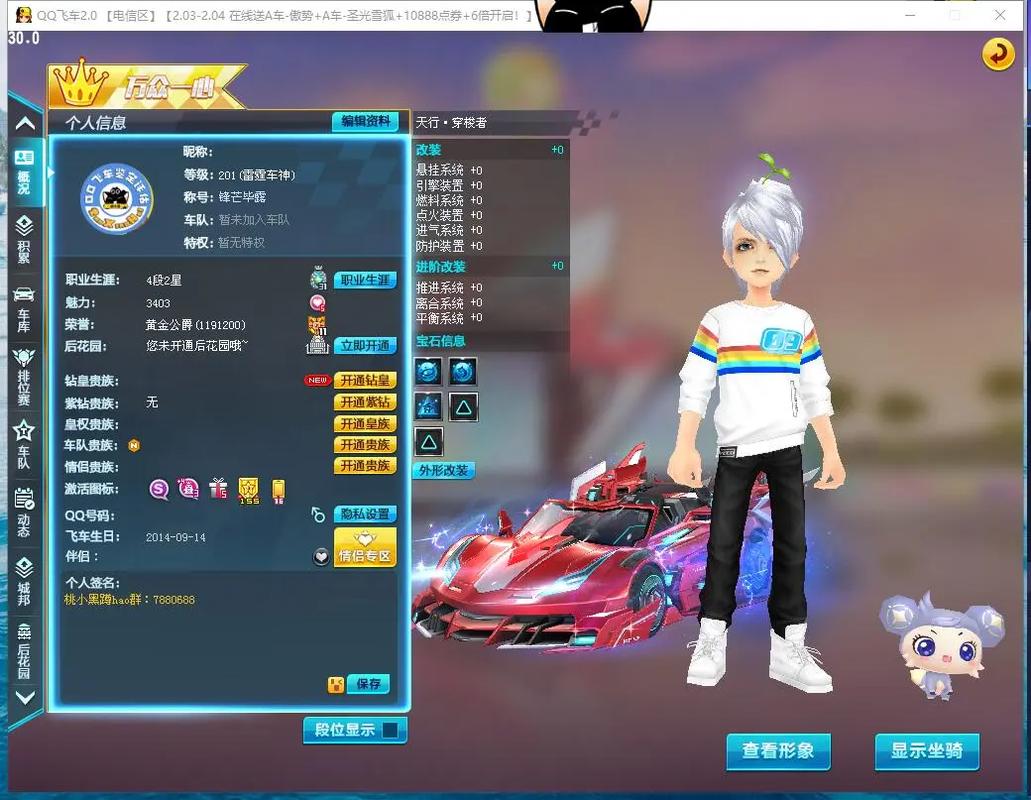Open 外形改装 appearance modification

pos(445,470)
